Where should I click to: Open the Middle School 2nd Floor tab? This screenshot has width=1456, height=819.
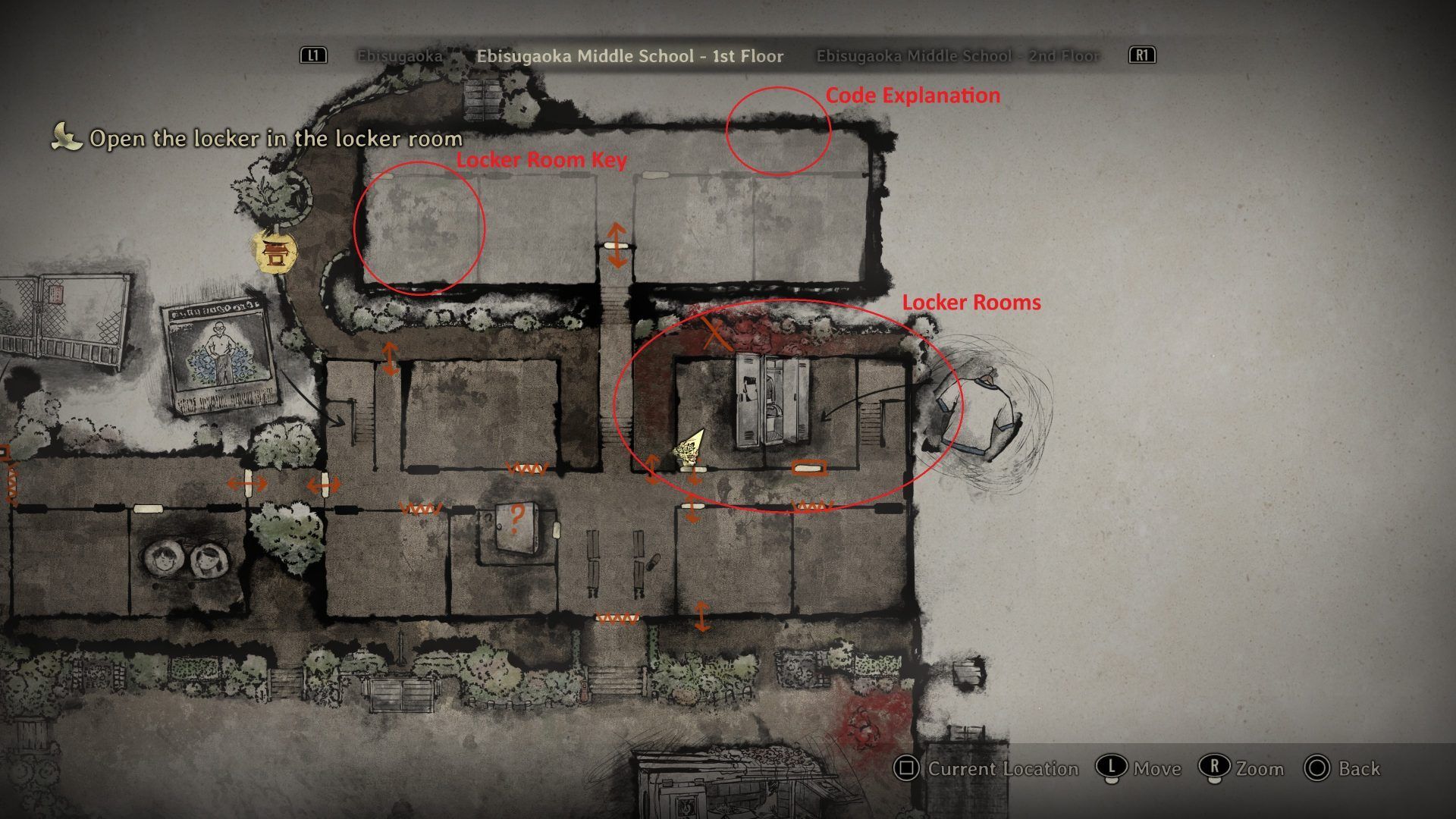click(x=957, y=56)
